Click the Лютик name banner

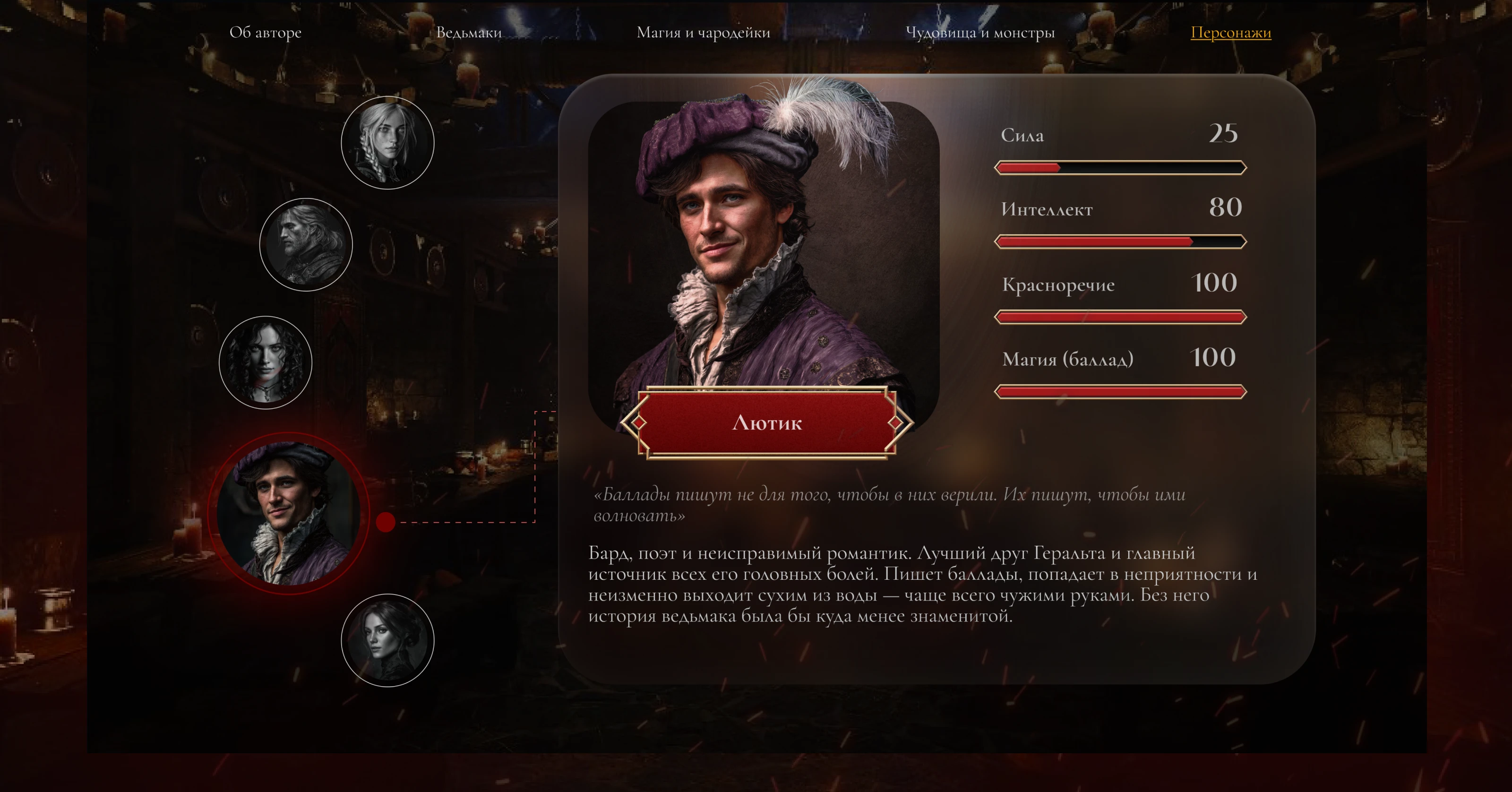pos(769,423)
